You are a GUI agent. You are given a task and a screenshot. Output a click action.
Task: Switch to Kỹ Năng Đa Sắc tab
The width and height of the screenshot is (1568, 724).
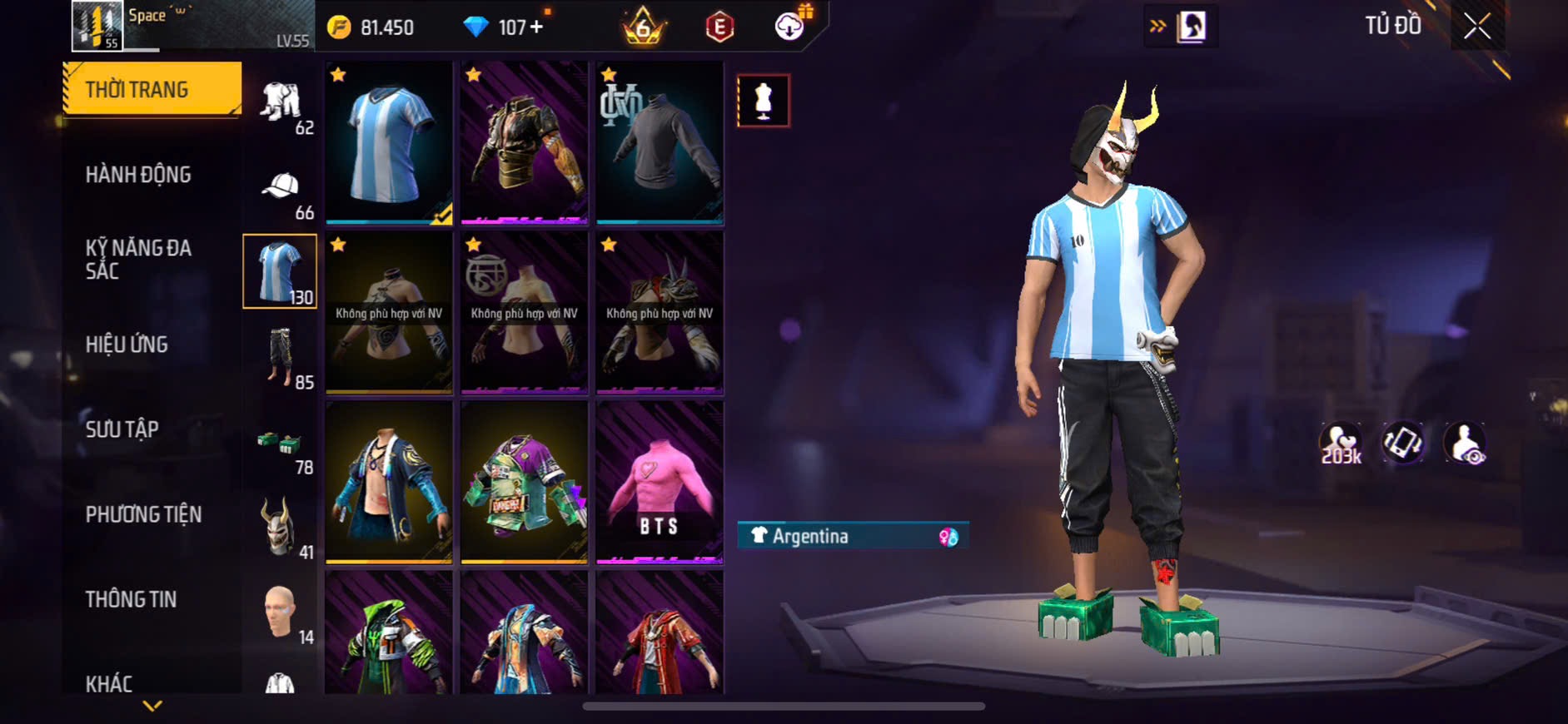coord(138,259)
